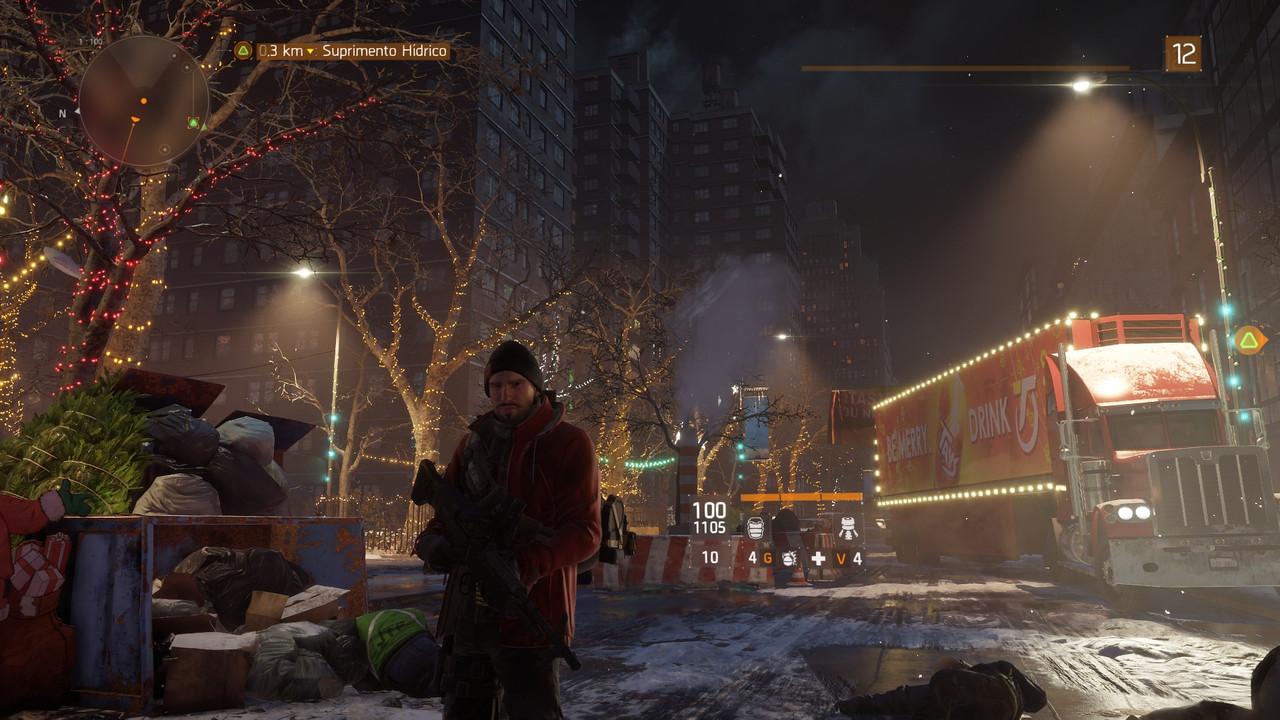Throw grenade using the grenade icon
The image size is (1280, 720).
789,558
